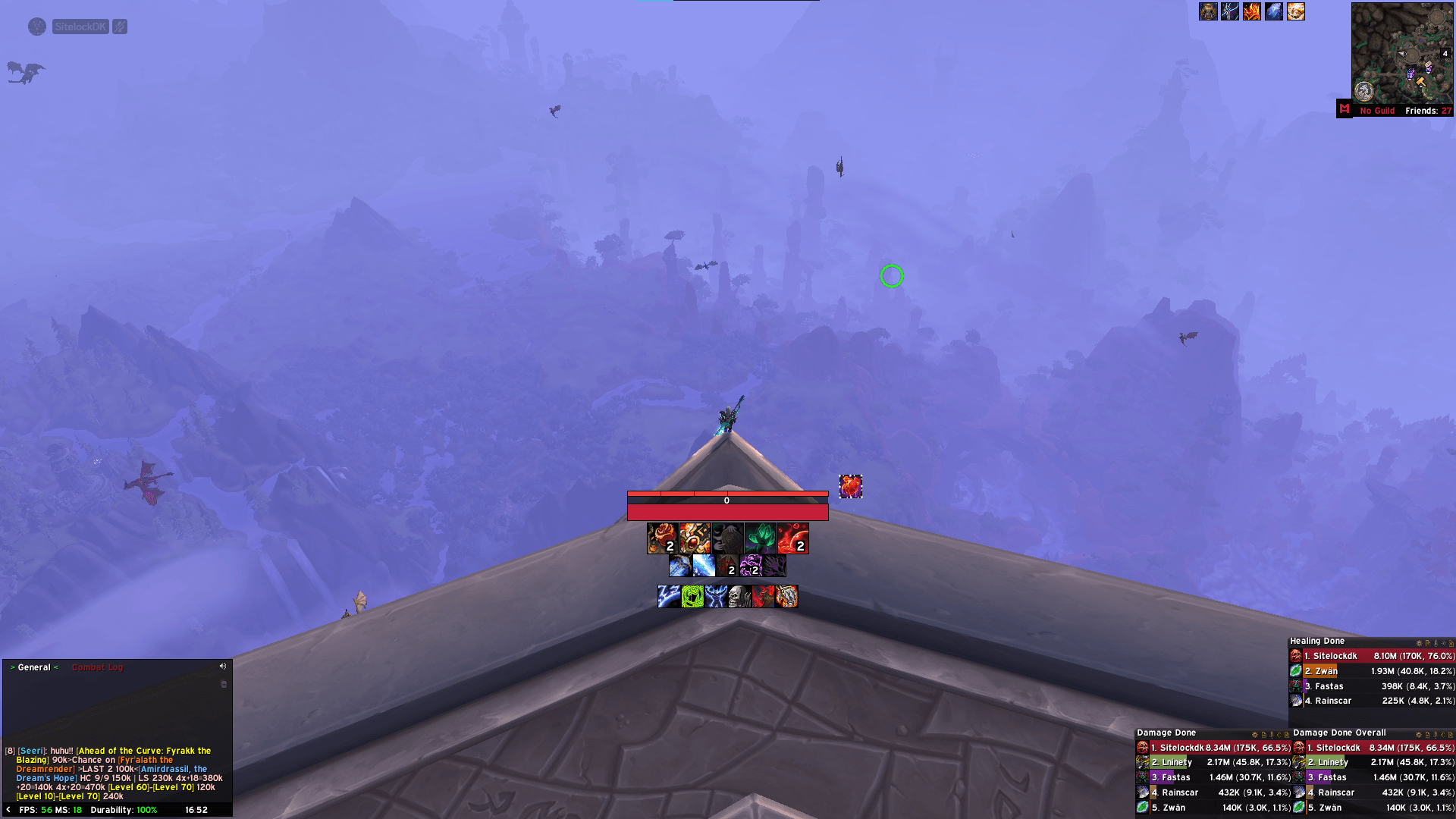
Task: Click the purple Shadowflame buff with 2 stacks
Action: pos(751,566)
